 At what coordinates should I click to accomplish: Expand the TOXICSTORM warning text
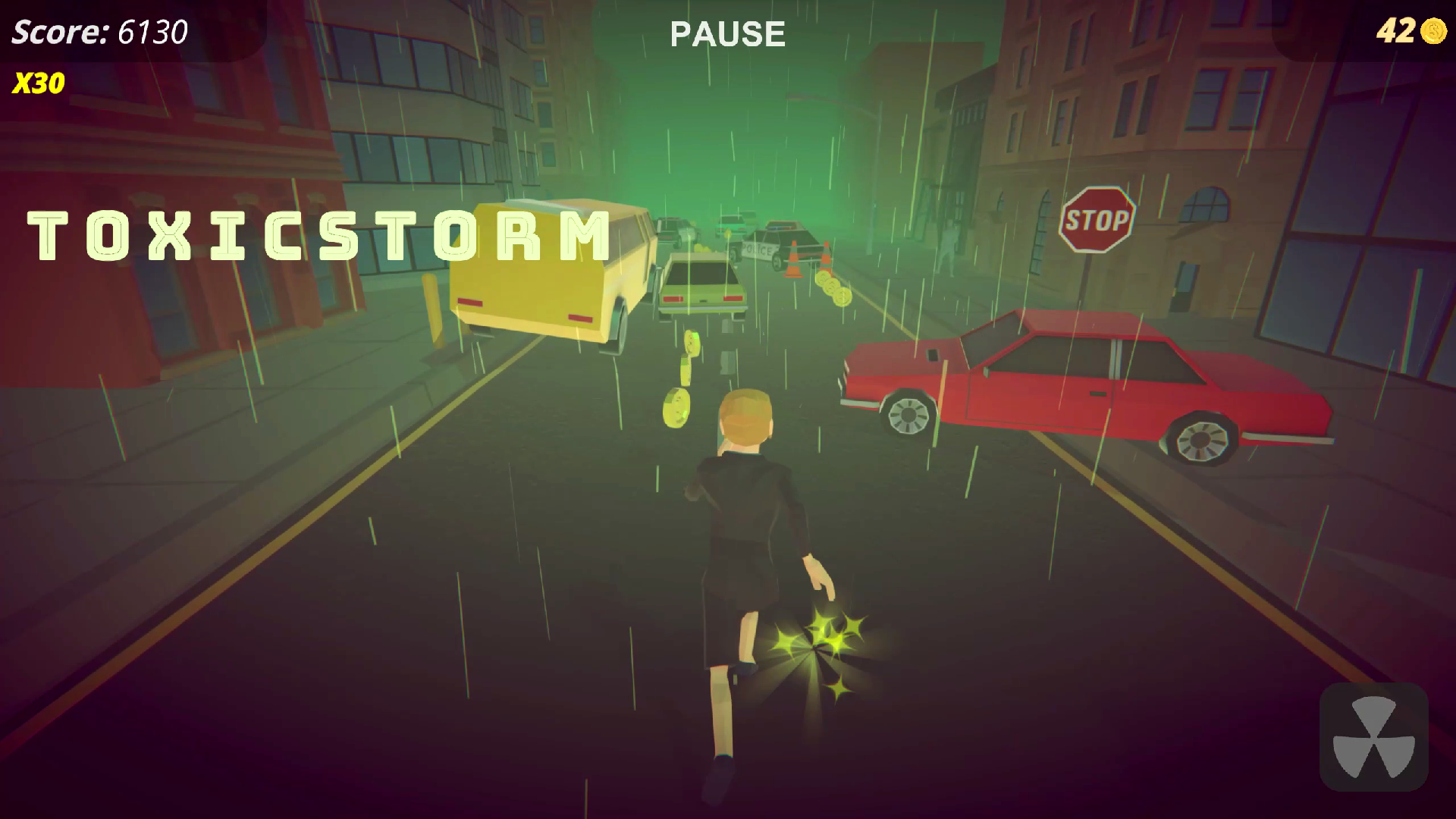click(318, 235)
